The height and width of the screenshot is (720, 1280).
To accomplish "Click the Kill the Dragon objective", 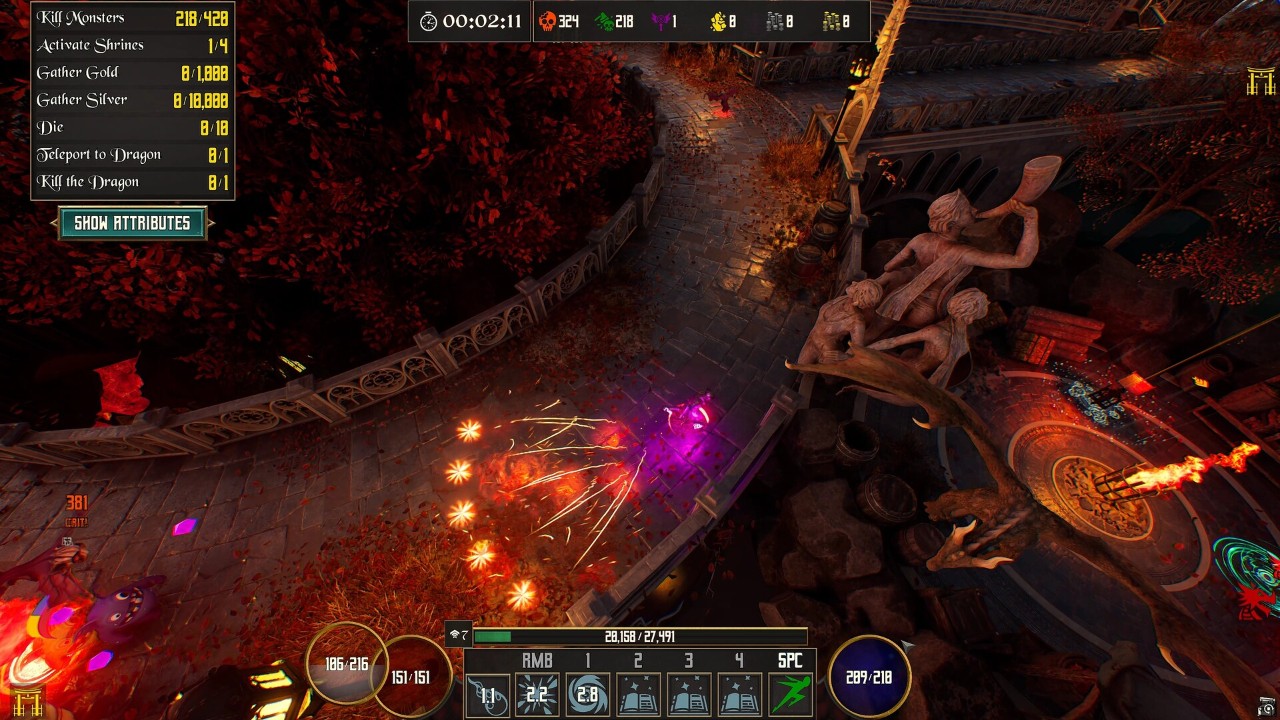I will click(132, 182).
